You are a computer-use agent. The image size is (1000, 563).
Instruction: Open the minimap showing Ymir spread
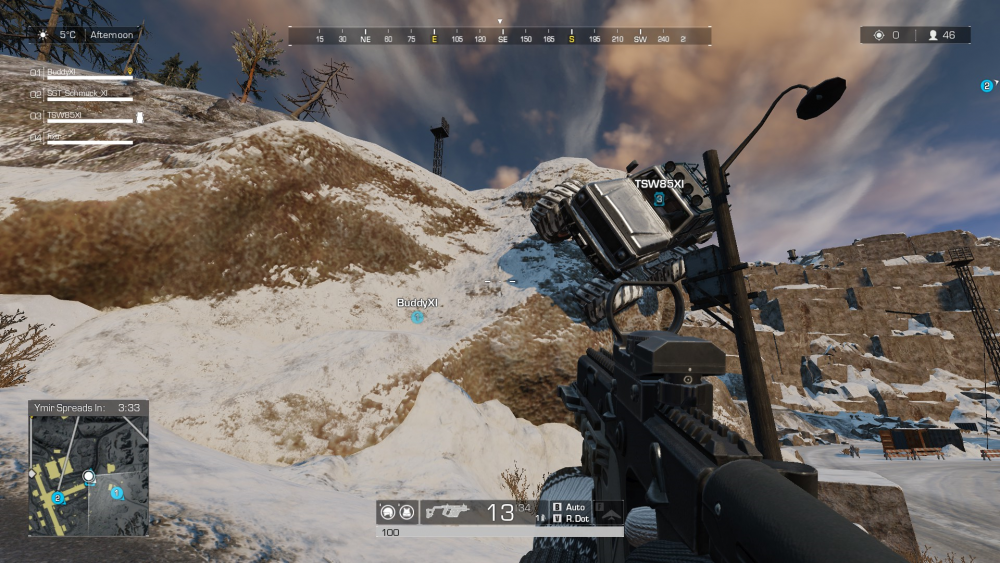(x=89, y=475)
